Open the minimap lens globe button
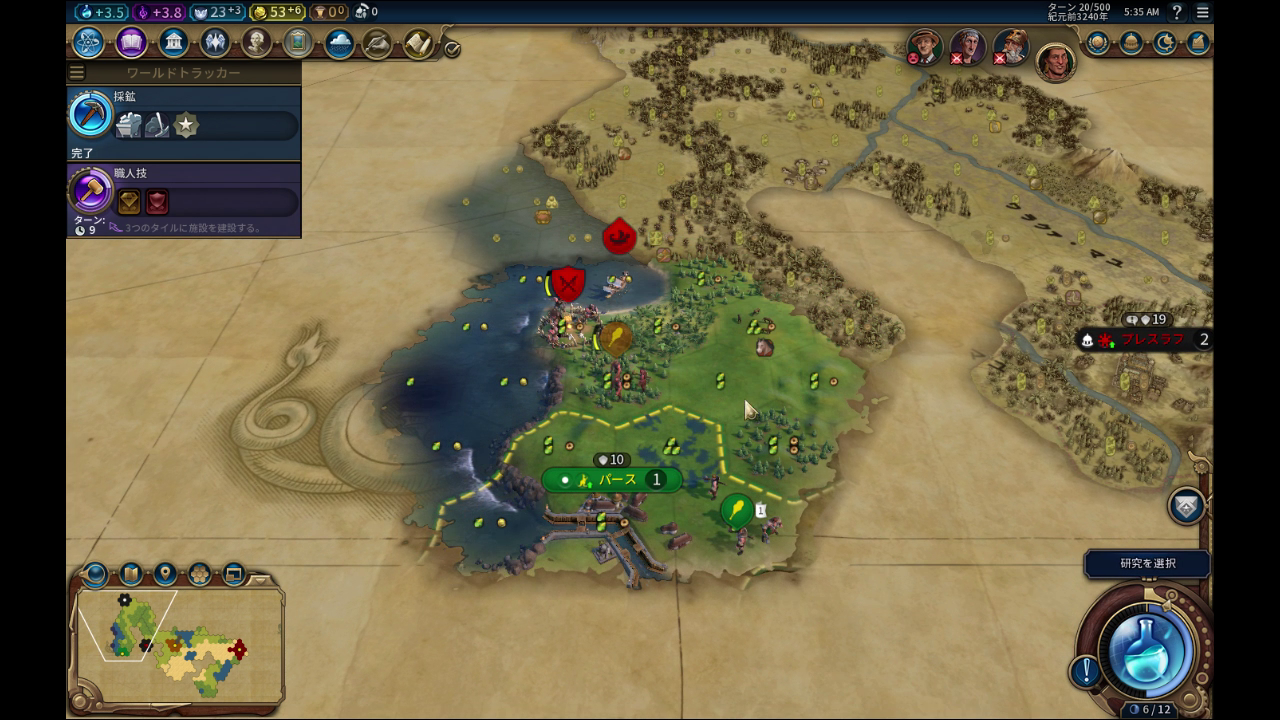Screen dimensions: 1280x720 [96, 574]
